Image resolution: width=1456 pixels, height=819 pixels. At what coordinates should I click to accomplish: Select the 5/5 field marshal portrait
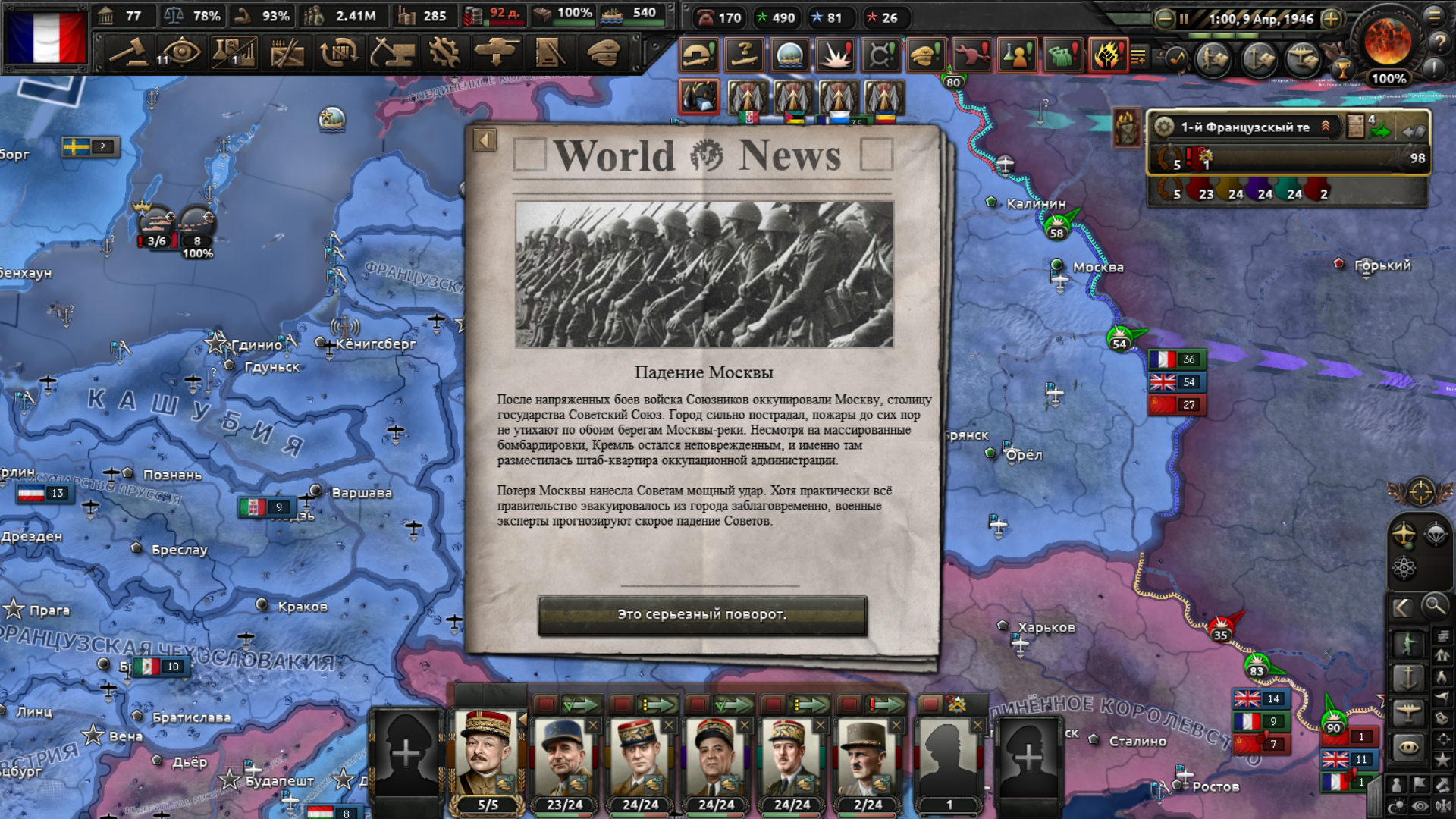pos(487,755)
